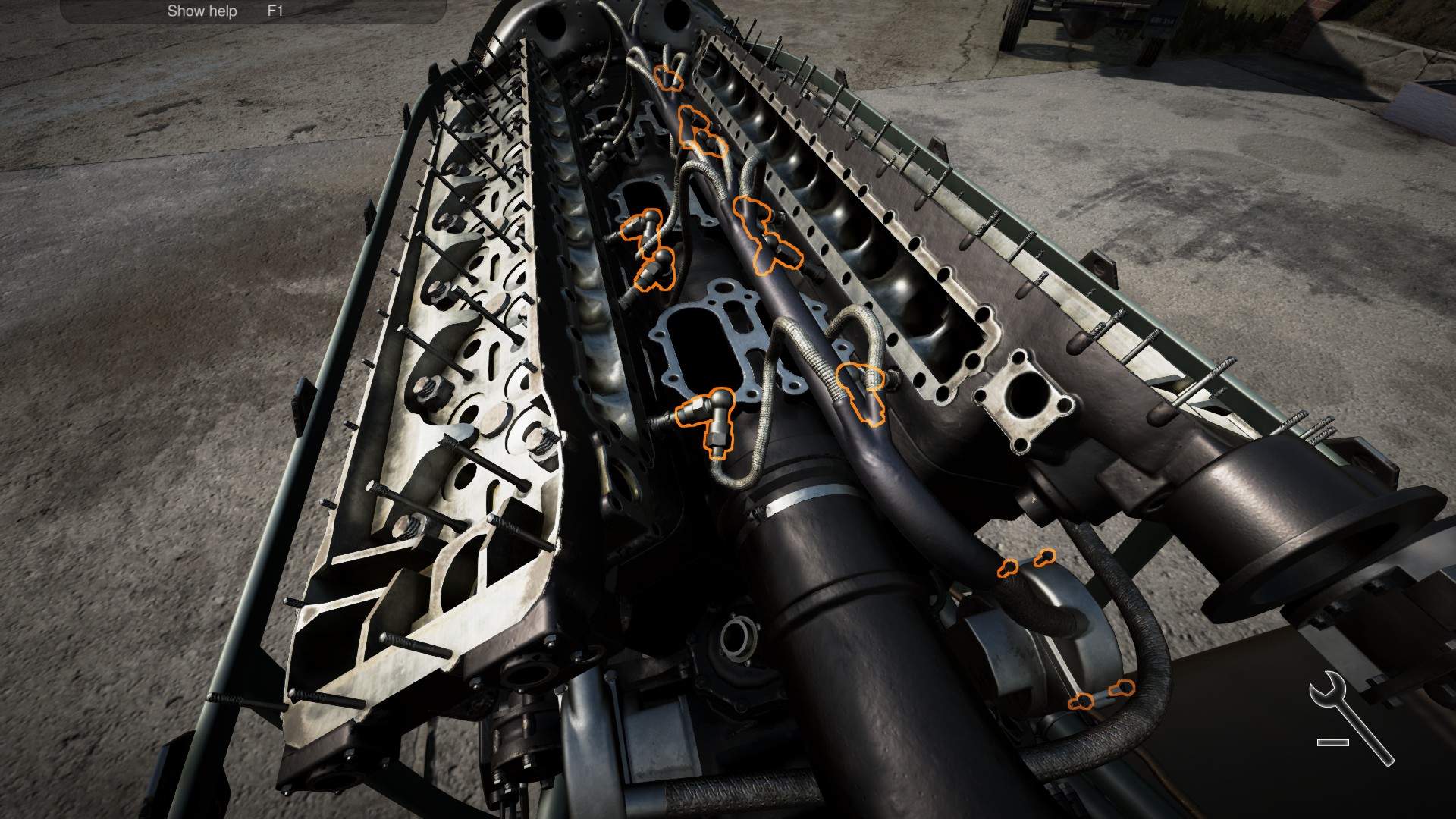1456x819 pixels.
Task: Click the F1 label in help bar
Action: pos(273,11)
